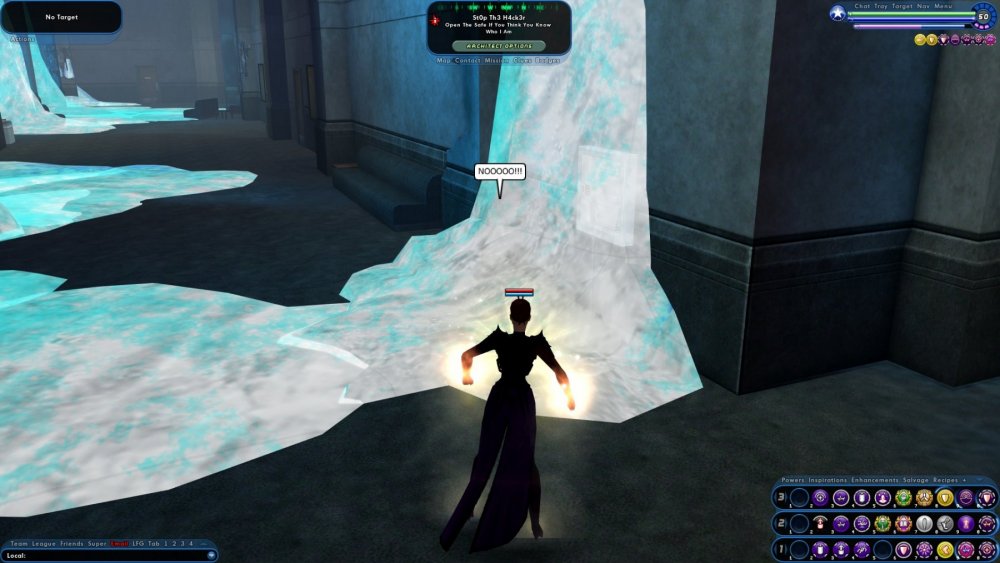Open the Chat option in top bar
Screen dimensions: 1000x563
click(863, 6)
